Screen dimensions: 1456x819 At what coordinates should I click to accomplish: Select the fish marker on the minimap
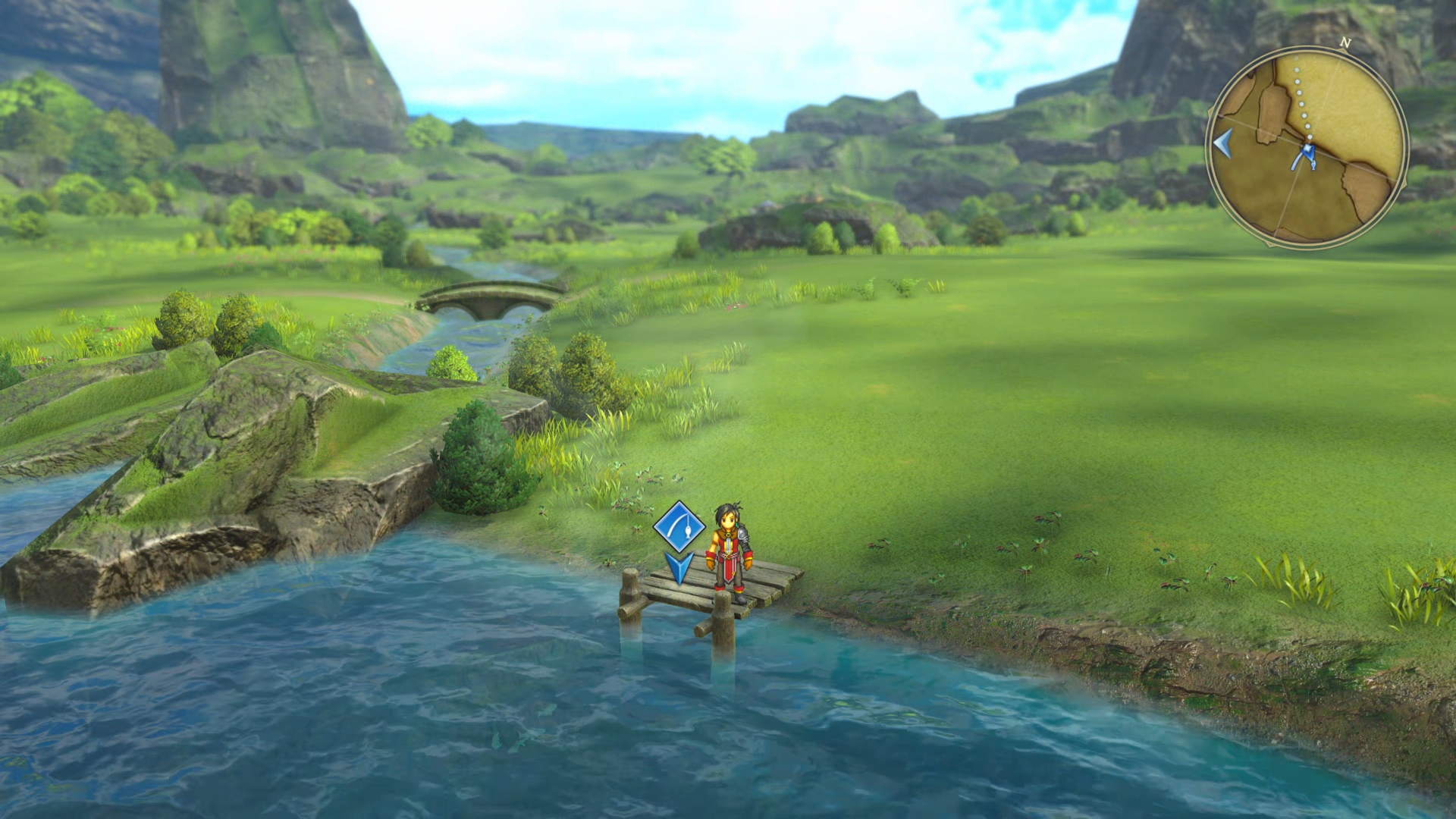pyautogui.click(x=1313, y=165)
